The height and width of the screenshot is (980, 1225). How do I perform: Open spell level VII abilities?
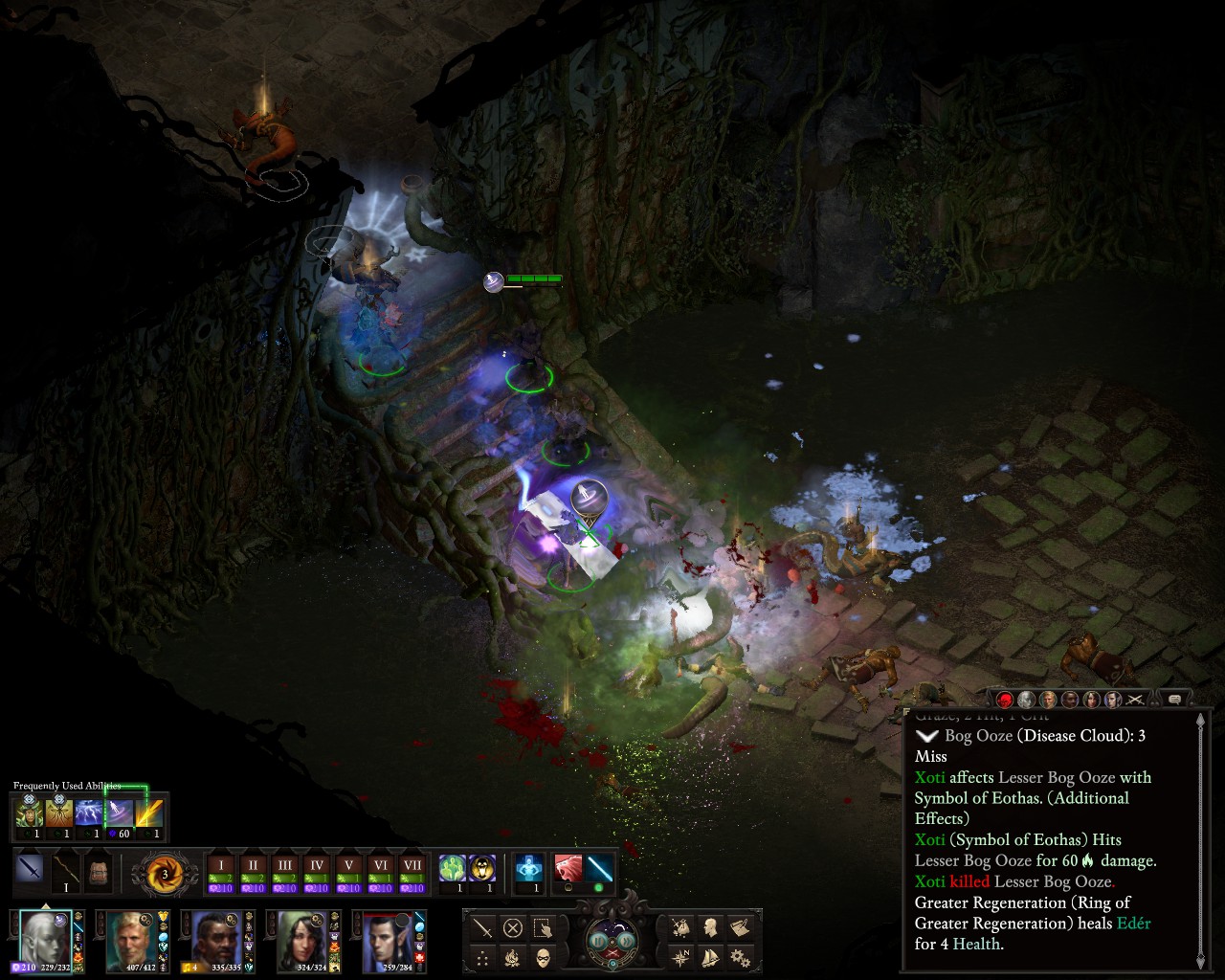pyautogui.click(x=412, y=872)
